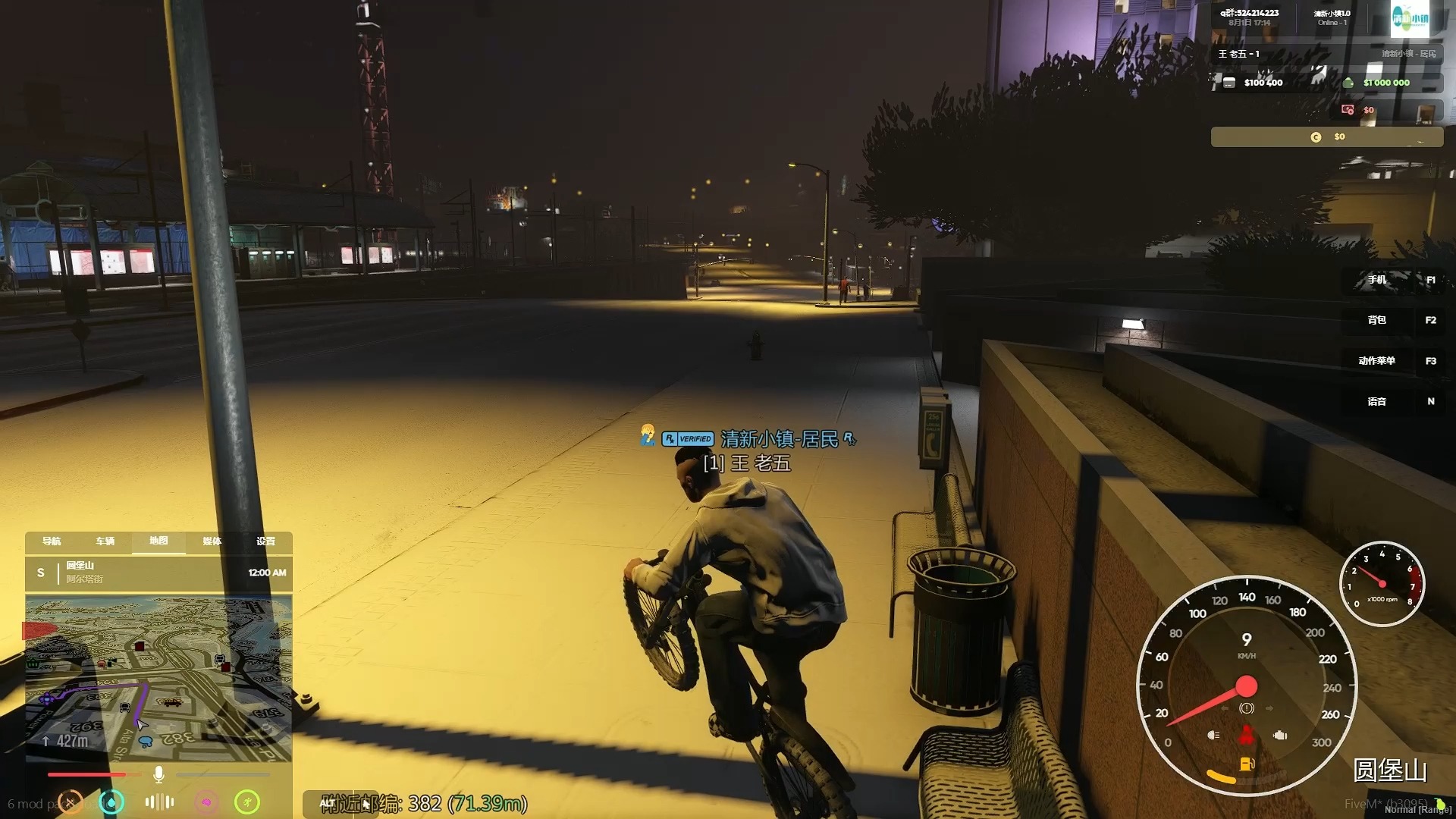The width and height of the screenshot is (1456, 819).
Task: Click the red cash icon showing $0
Action: [x=1348, y=109]
